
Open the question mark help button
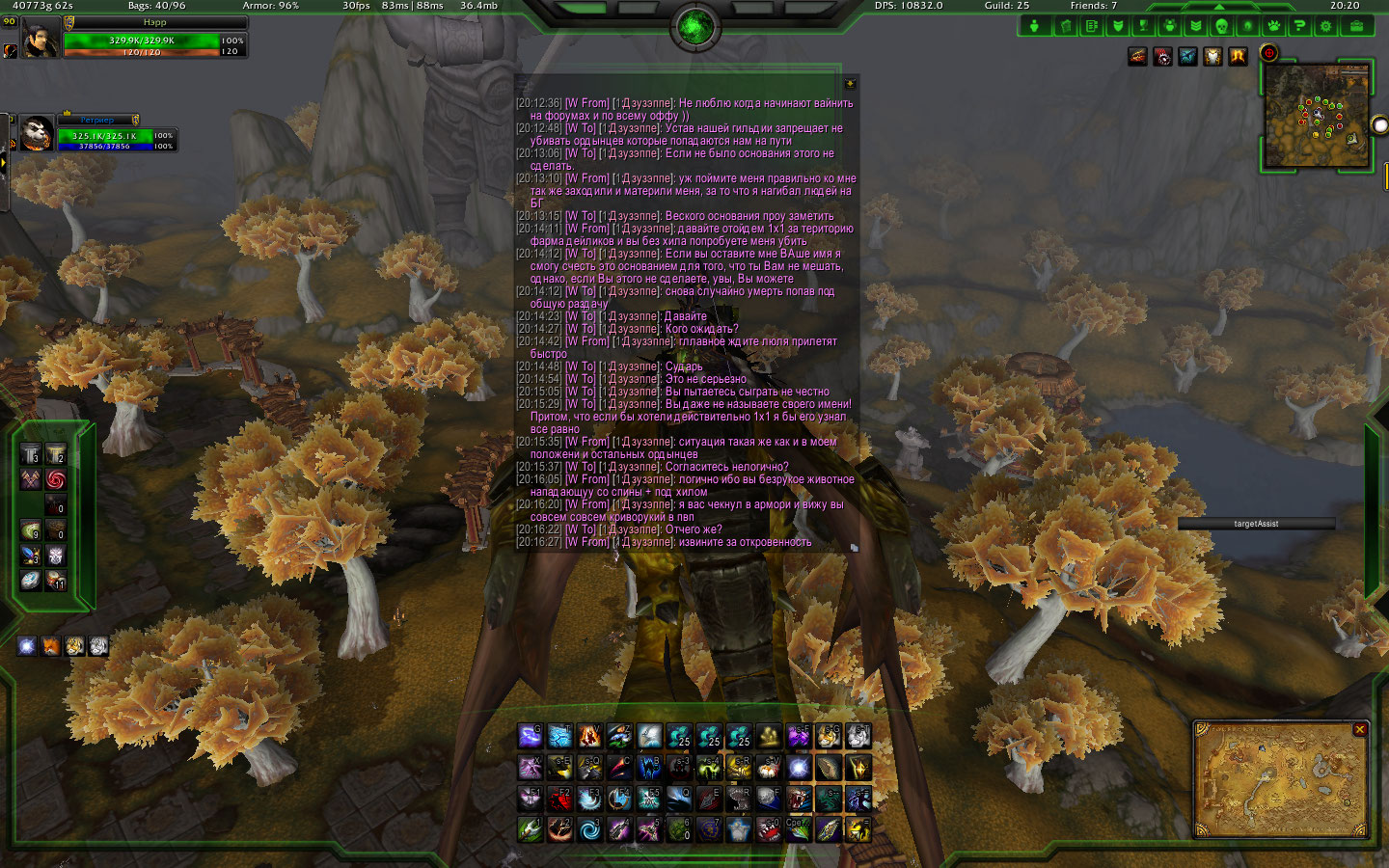pyautogui.click(x=1299, y=26)
